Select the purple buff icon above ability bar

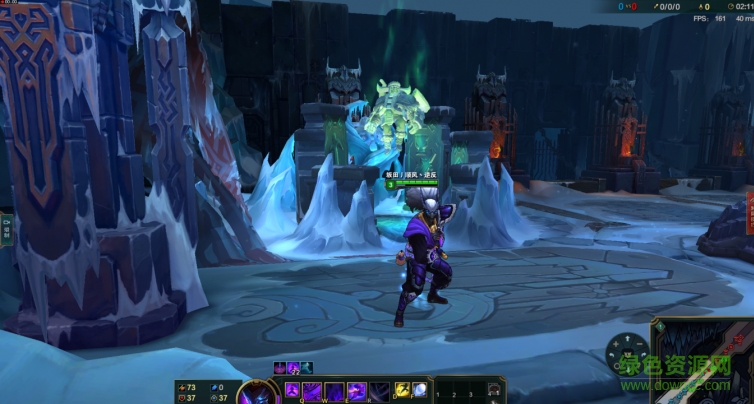pos(280,367)
